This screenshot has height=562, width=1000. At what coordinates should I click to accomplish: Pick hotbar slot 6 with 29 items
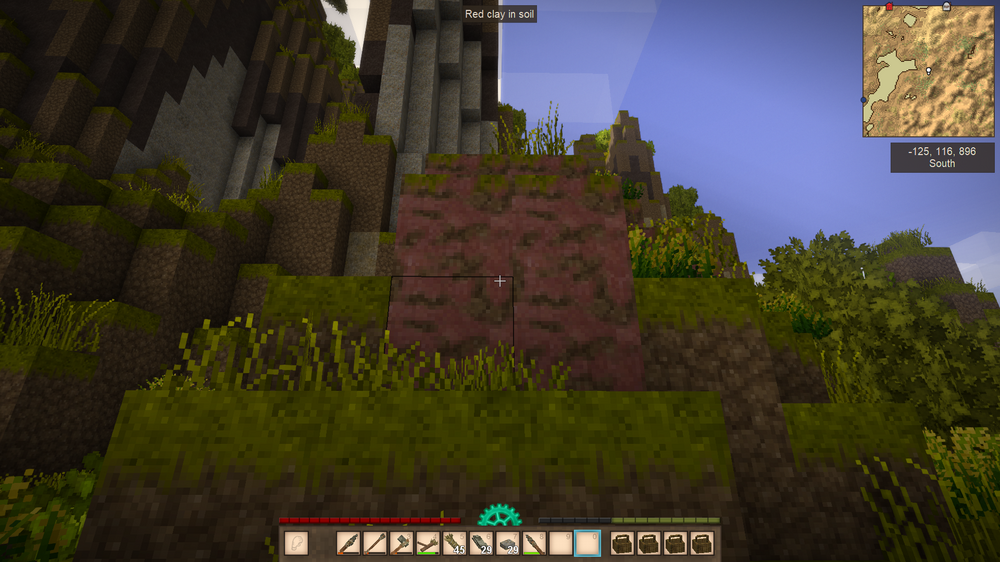click(x=482, y=543)
